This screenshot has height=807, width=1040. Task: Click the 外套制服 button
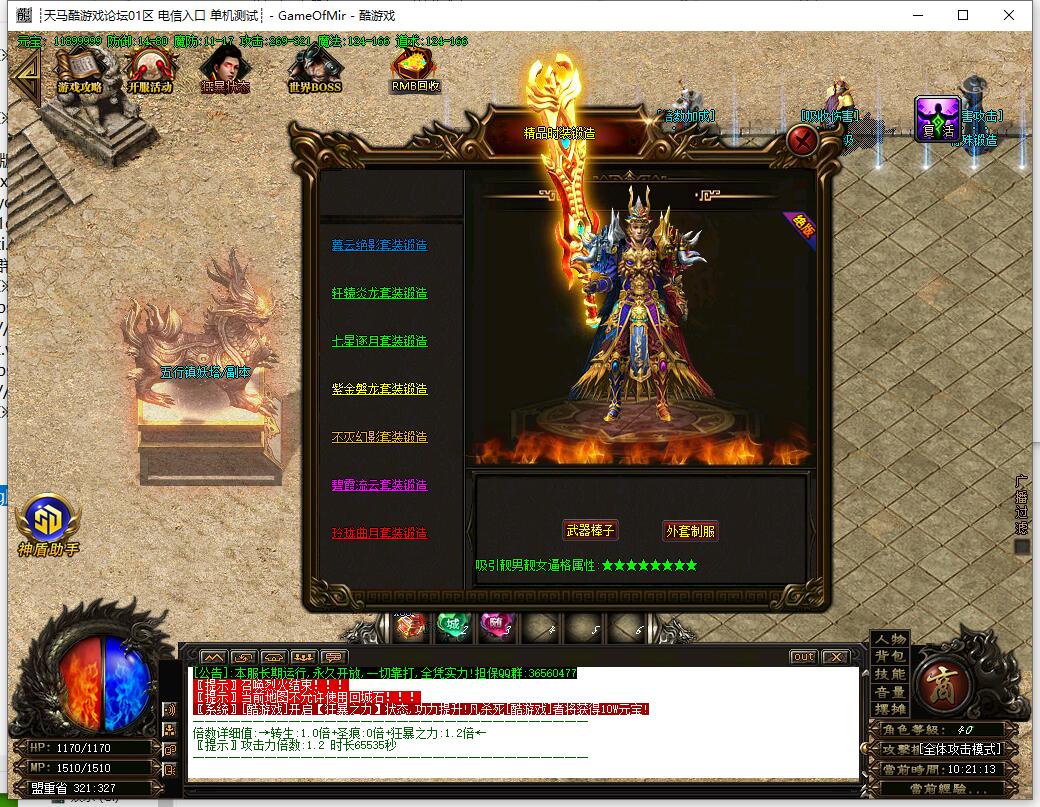tap(691, 531)
